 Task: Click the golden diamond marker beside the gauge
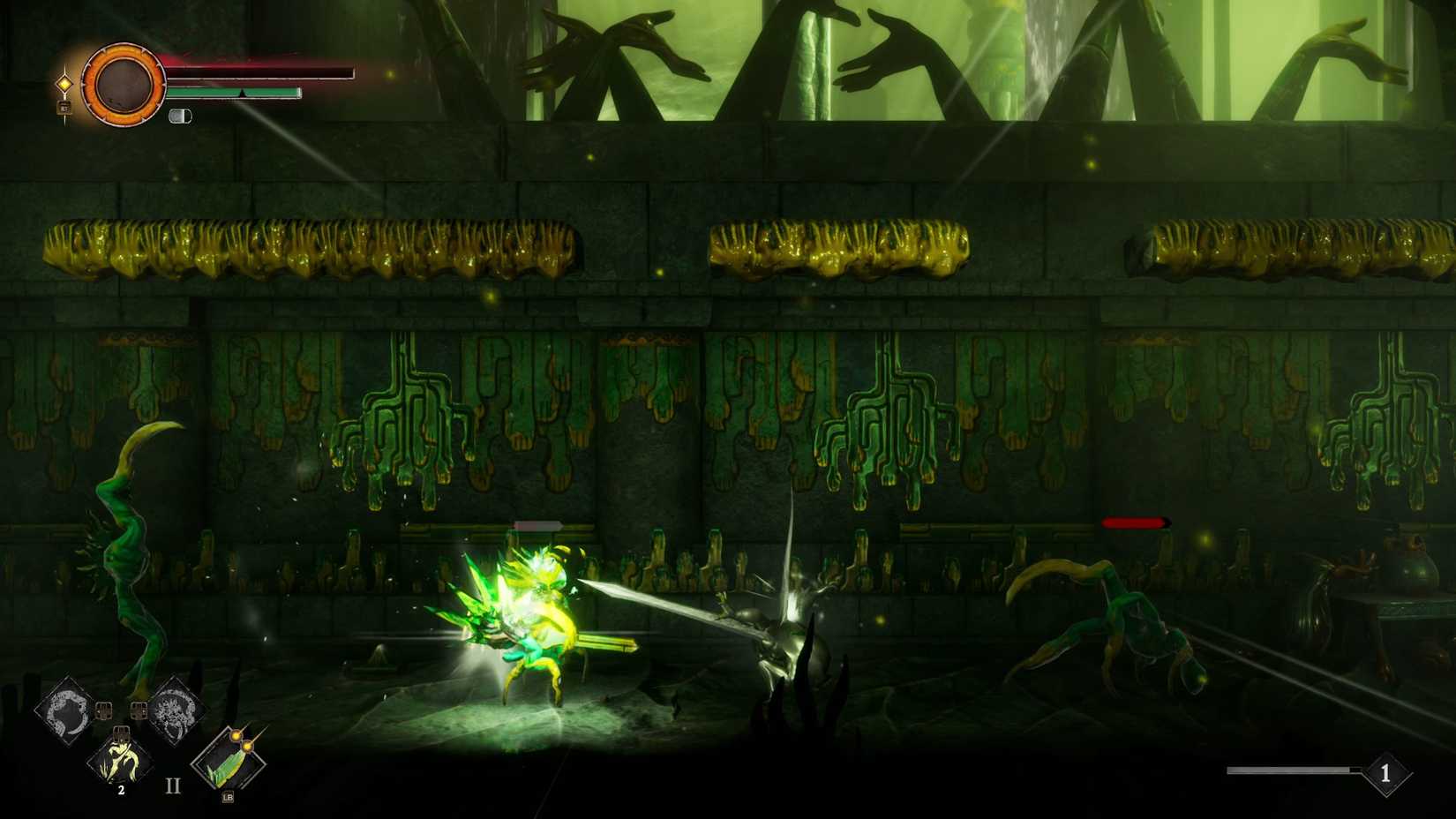tap(65, 83)
